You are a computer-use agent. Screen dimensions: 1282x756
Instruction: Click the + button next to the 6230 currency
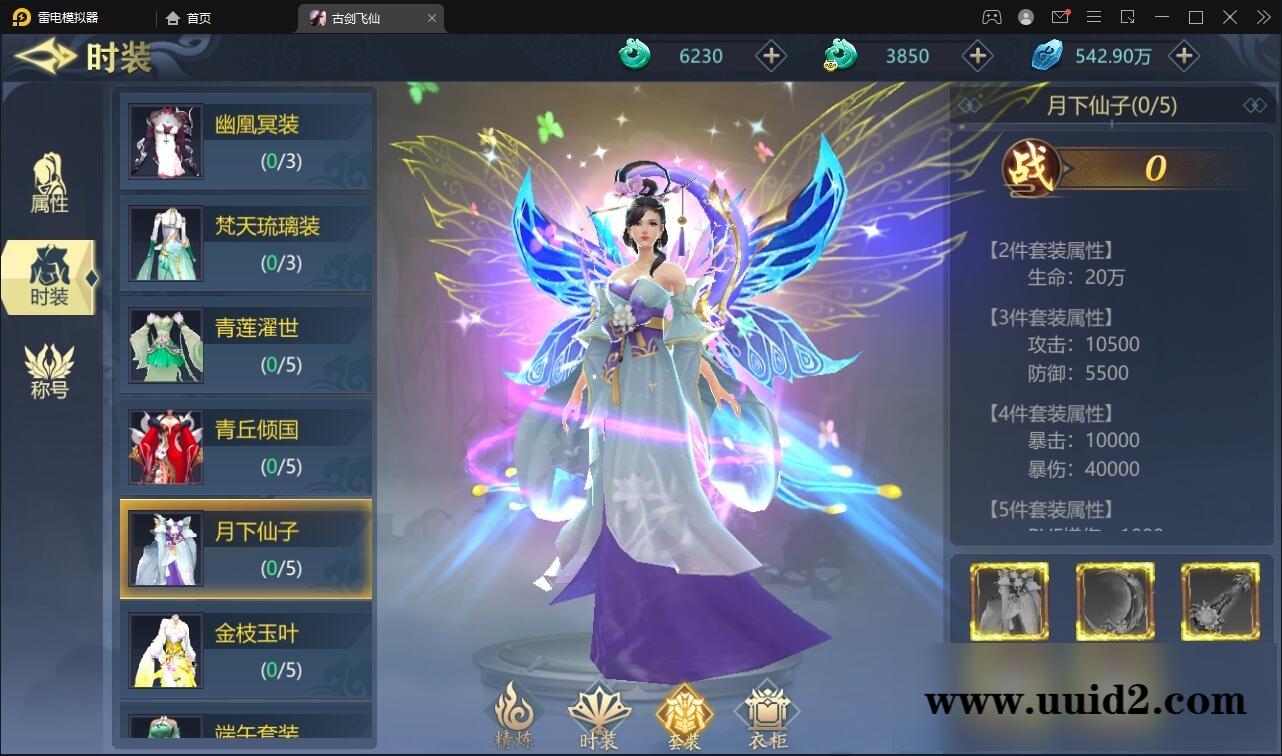[771, 56]
